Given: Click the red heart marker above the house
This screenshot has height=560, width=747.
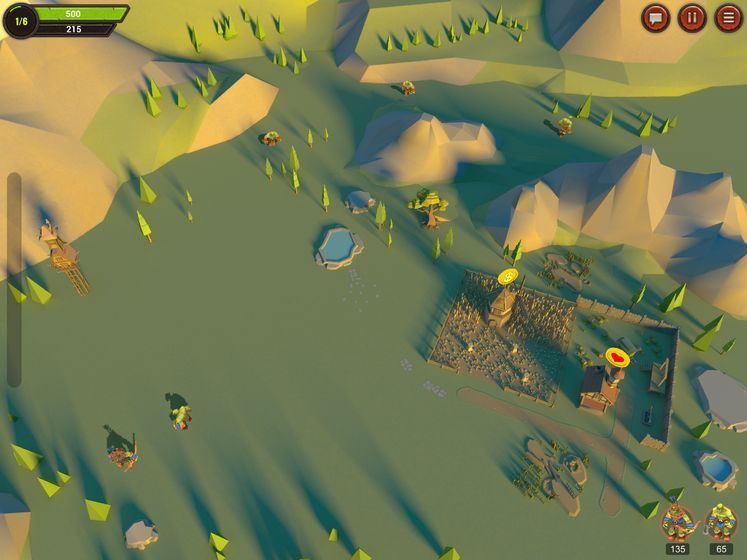Looking at the screenshot, I should pos(618,356).
